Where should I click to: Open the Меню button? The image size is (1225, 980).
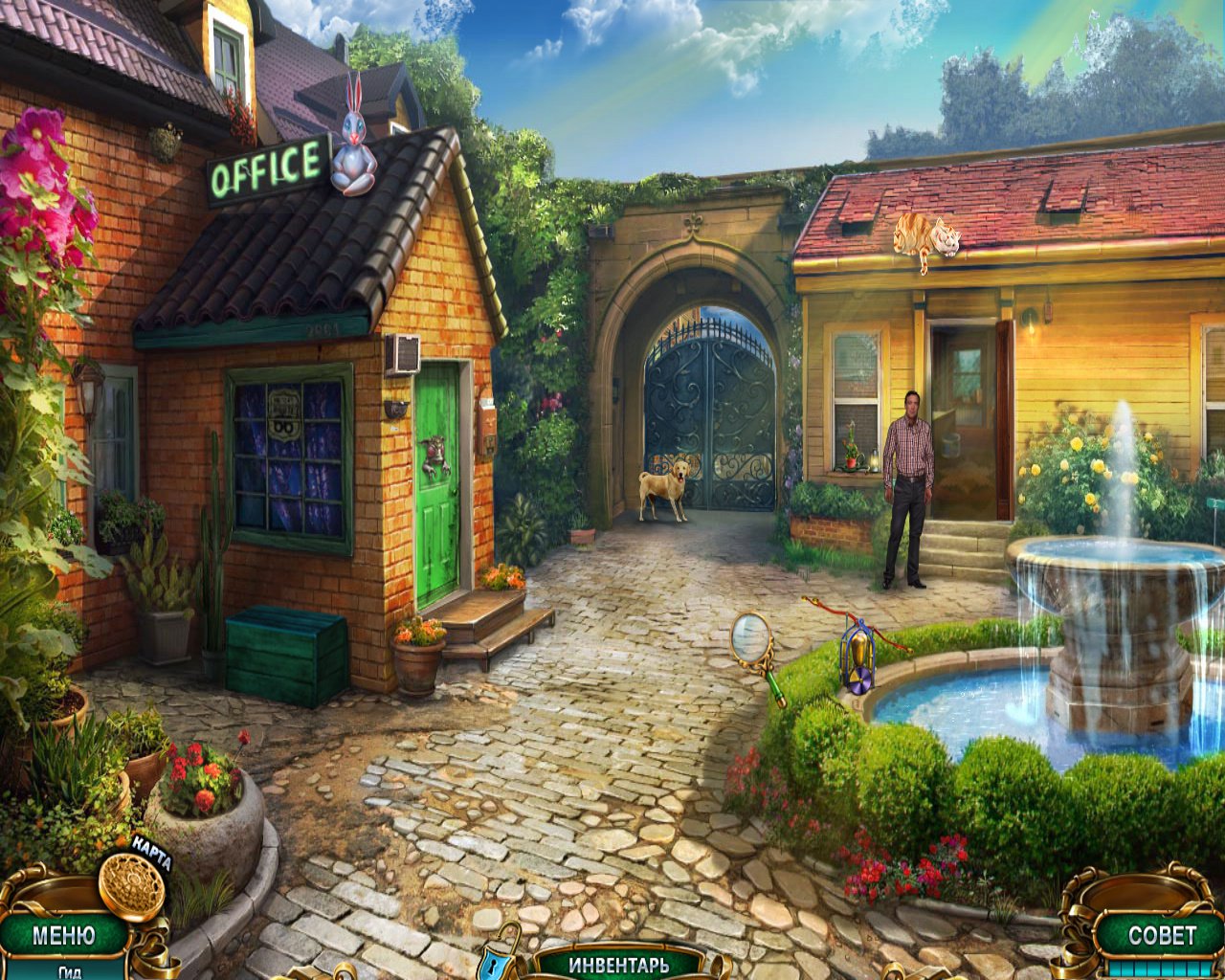point(63,934)
